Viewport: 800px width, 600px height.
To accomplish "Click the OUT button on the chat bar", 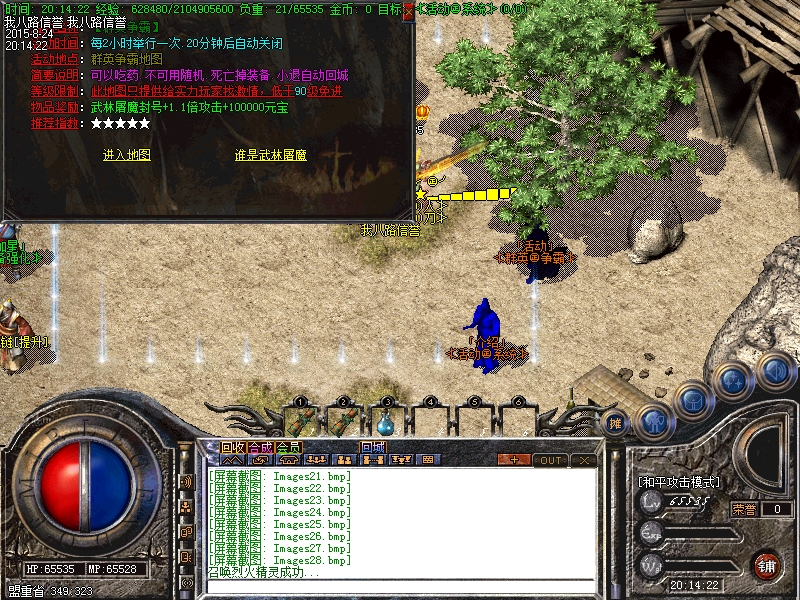I will (550, 460).
